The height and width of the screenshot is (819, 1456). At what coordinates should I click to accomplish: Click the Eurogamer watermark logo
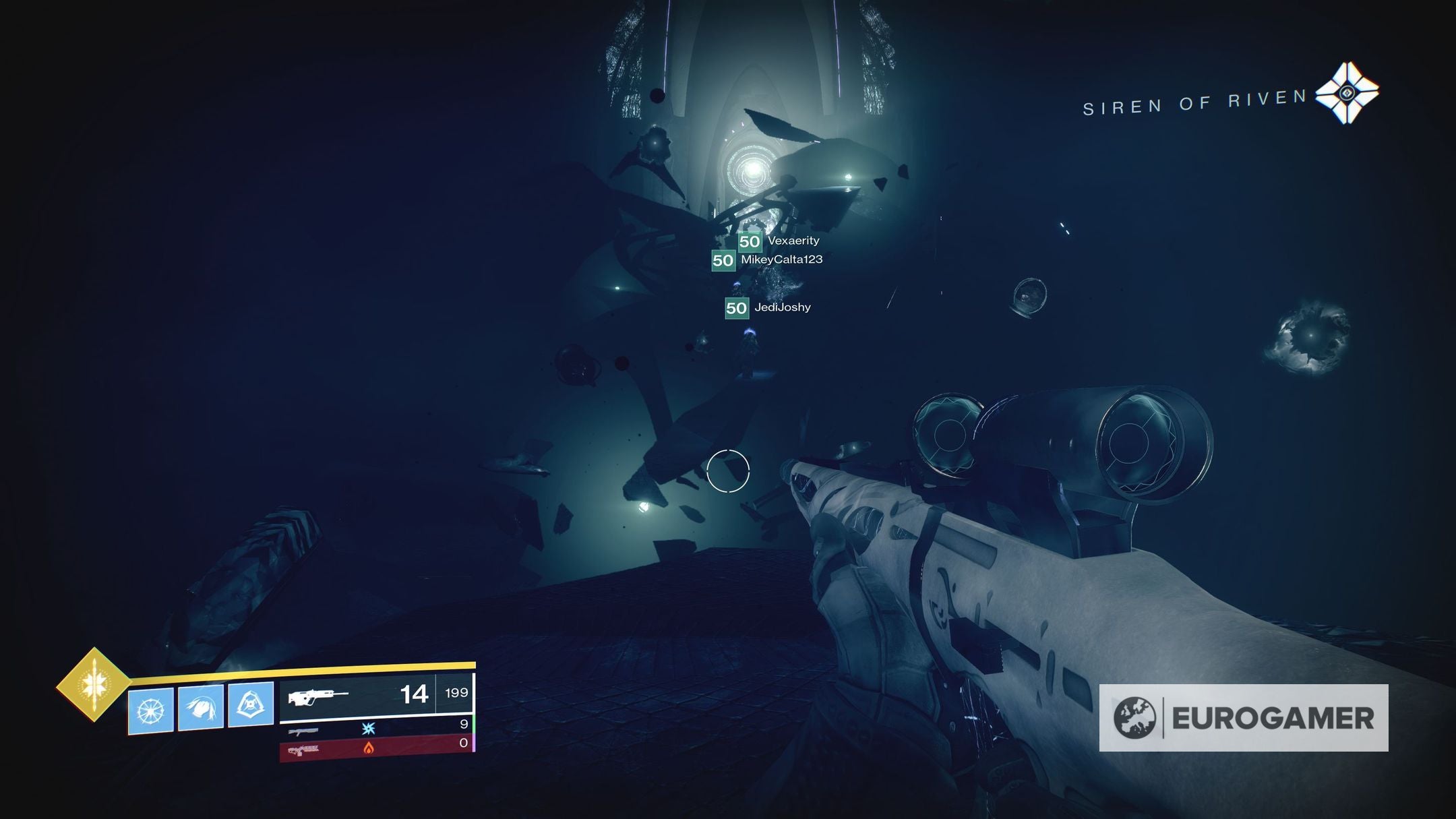click(x=1243, y=717)
